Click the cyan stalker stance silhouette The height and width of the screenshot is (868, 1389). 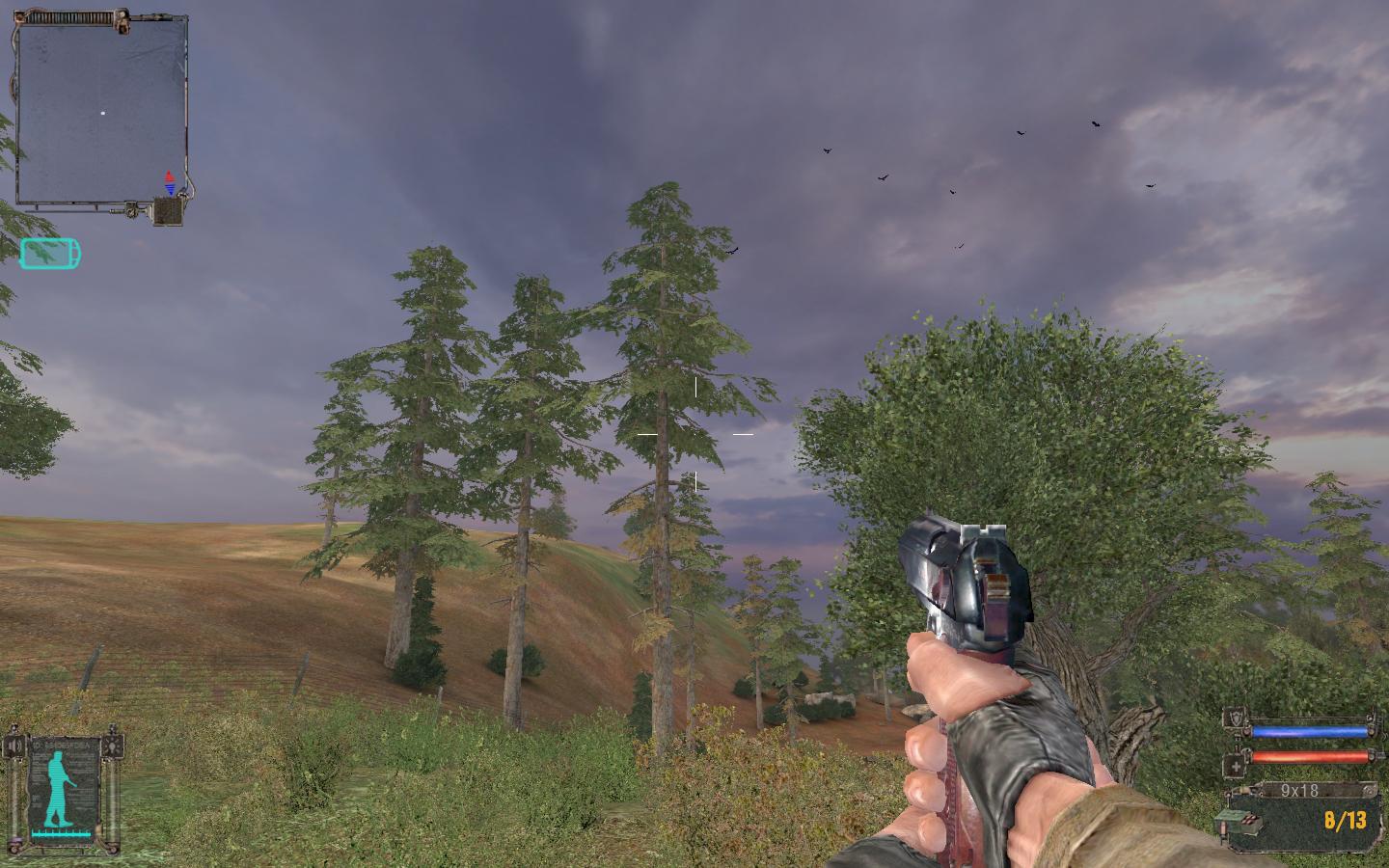pos(60,786)
